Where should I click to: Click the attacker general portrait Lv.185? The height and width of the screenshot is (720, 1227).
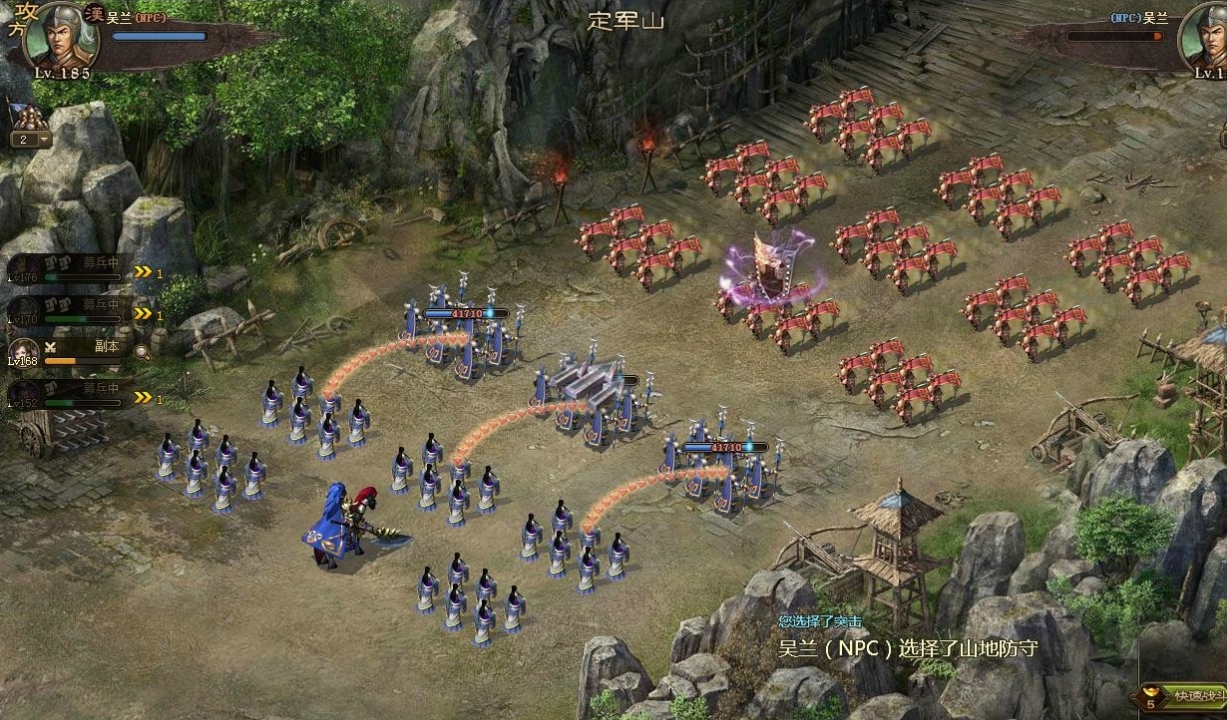coord(58,36)
